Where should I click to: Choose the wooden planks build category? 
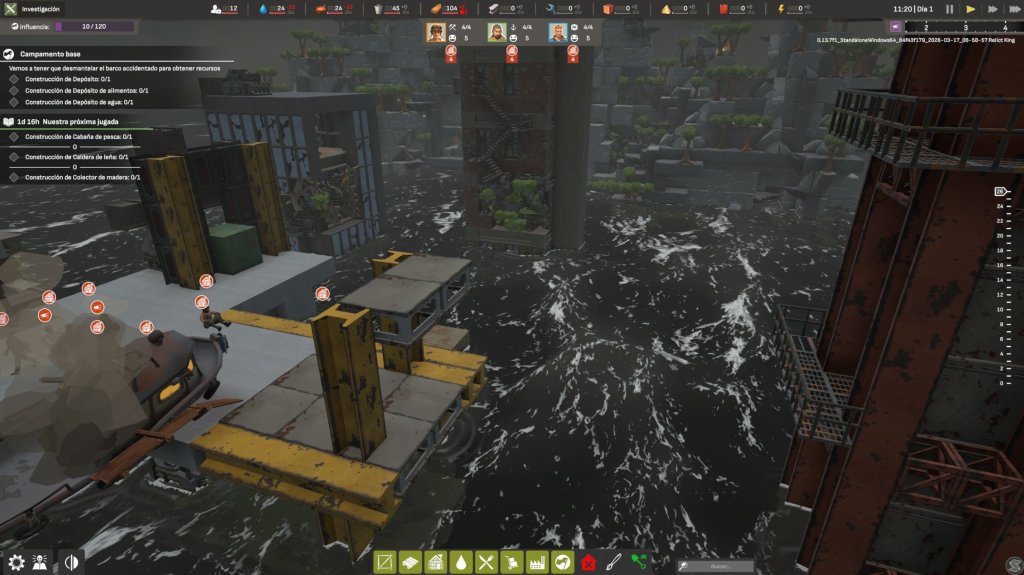tap(410, 562)
